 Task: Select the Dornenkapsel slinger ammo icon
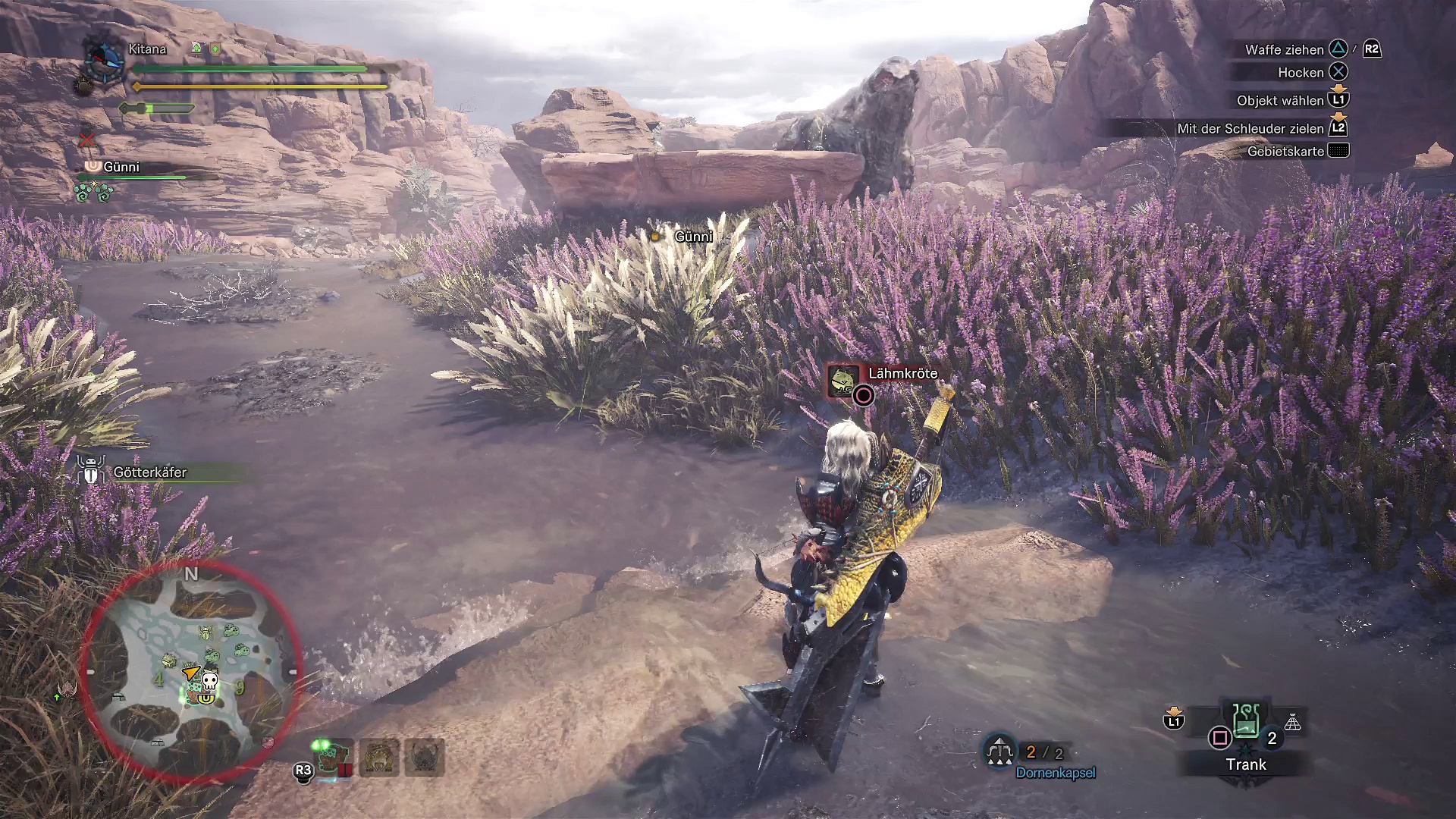999,752
